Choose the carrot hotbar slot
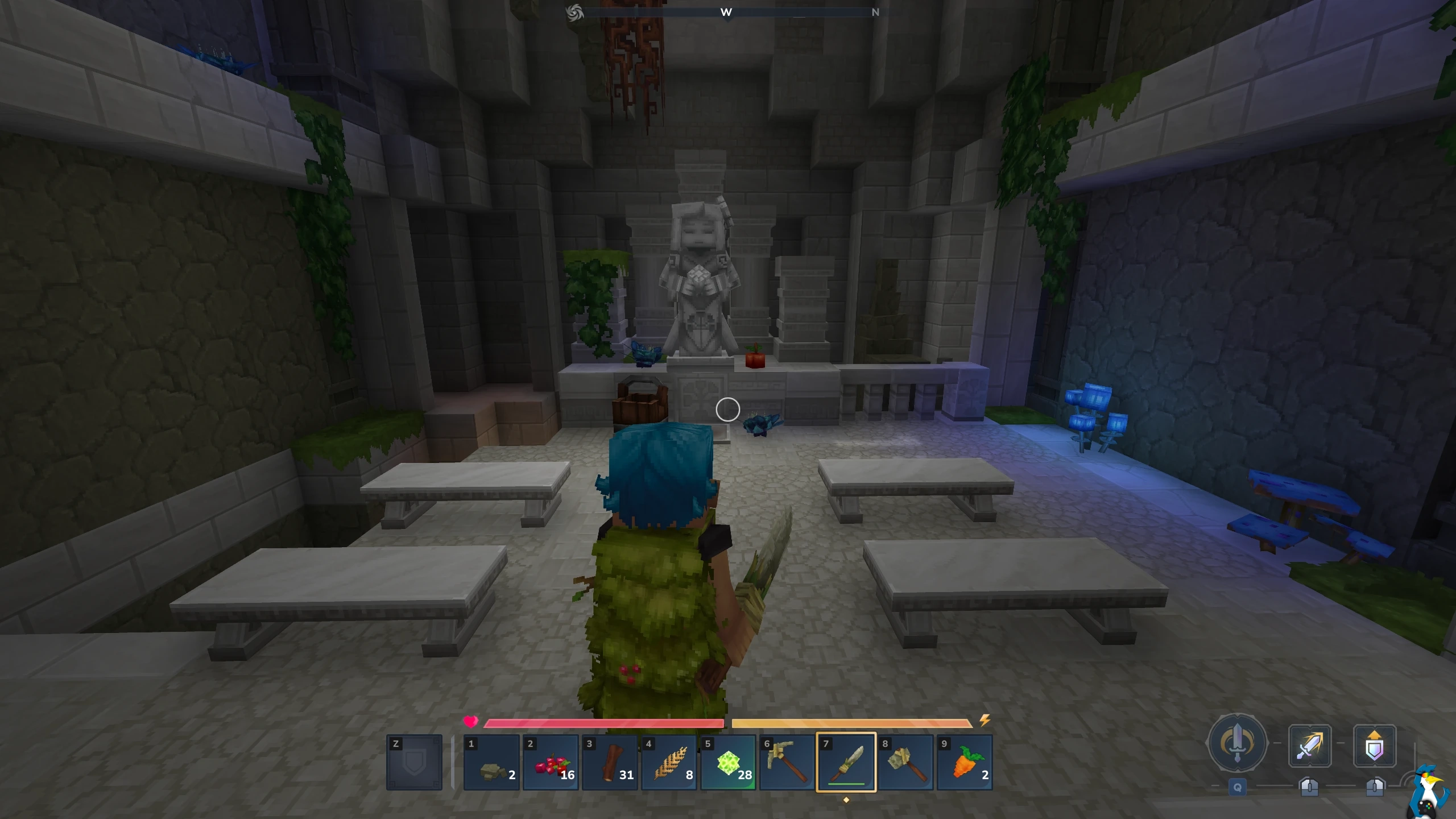Viewport: 1456px width, 819px height. pyautogui.click(x=965, y=763)
